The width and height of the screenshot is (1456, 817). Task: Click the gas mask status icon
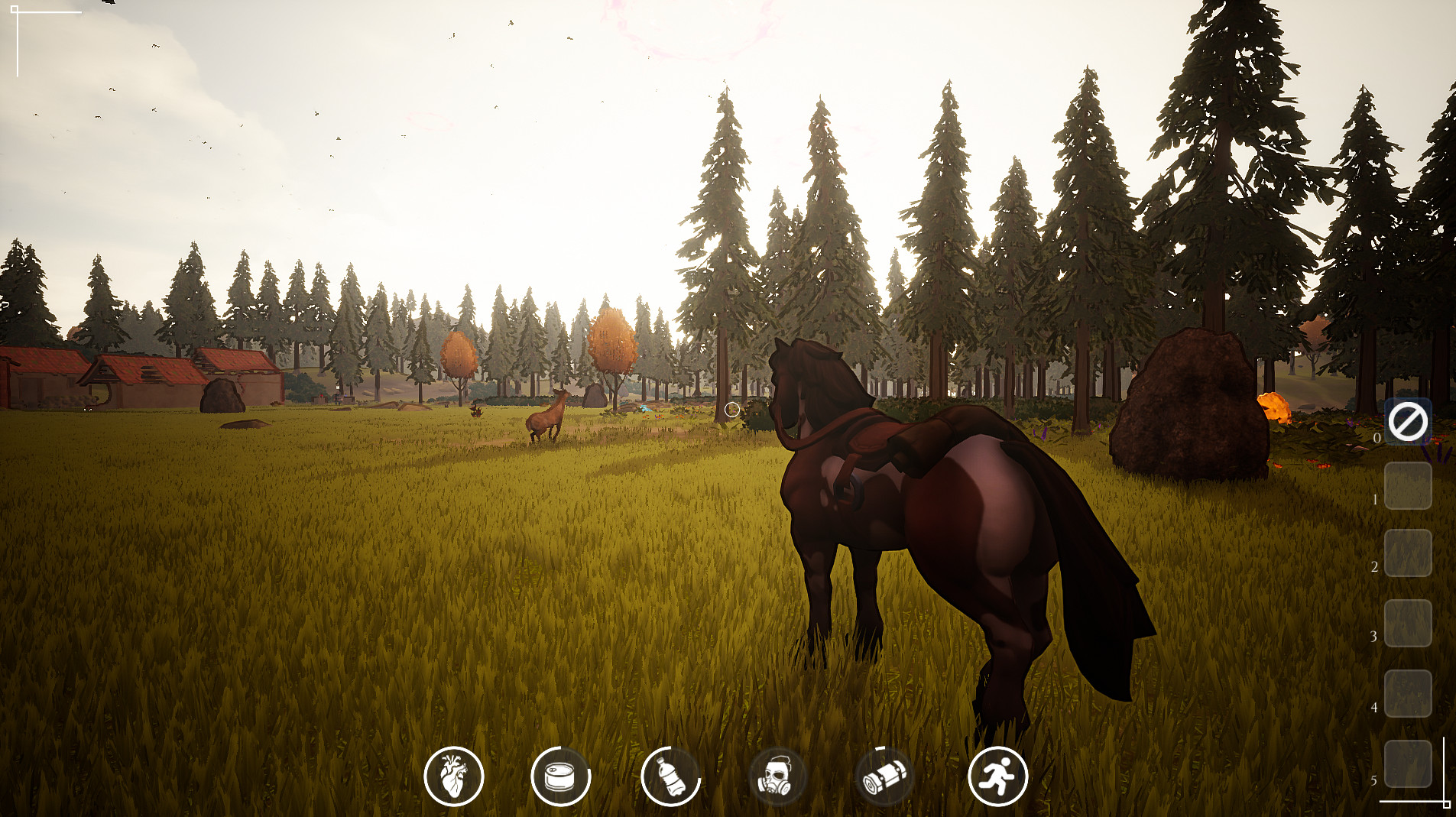coord(775,776)
